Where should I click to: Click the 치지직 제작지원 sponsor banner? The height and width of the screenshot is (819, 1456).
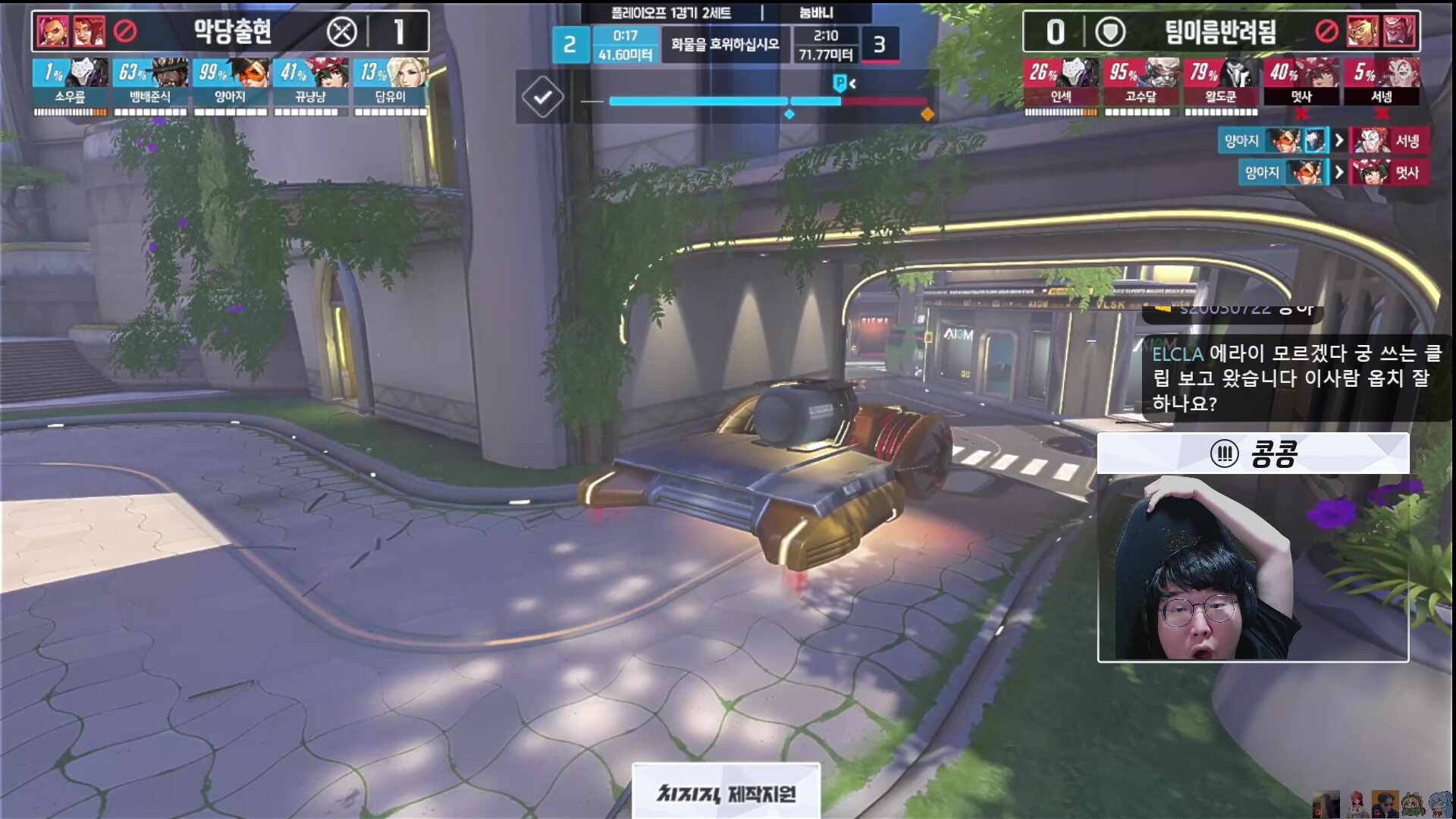click(x=726, y=792)
